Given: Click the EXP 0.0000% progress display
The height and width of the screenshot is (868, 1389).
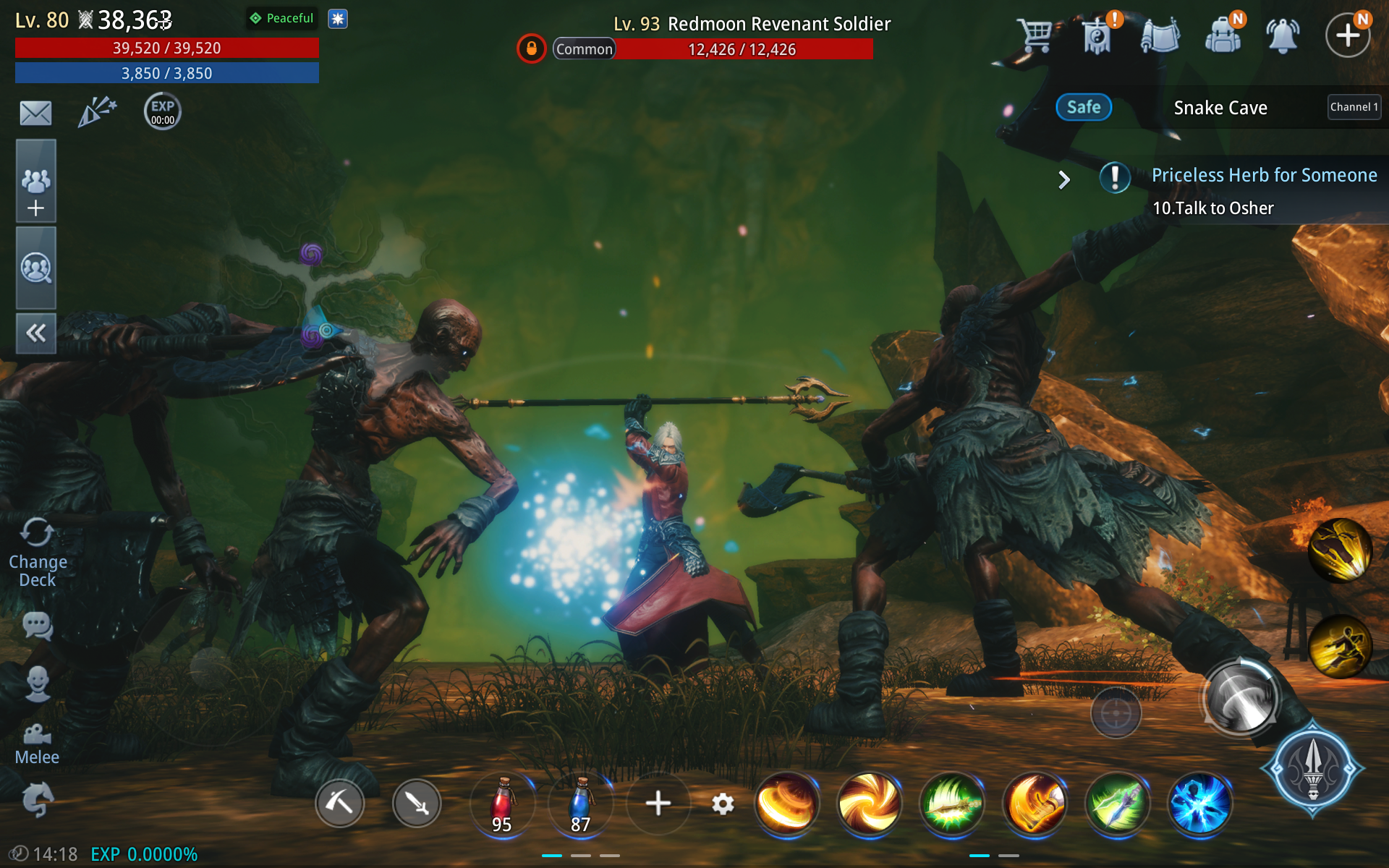Looking at the screenshot, I should click(x=142, y=854).
